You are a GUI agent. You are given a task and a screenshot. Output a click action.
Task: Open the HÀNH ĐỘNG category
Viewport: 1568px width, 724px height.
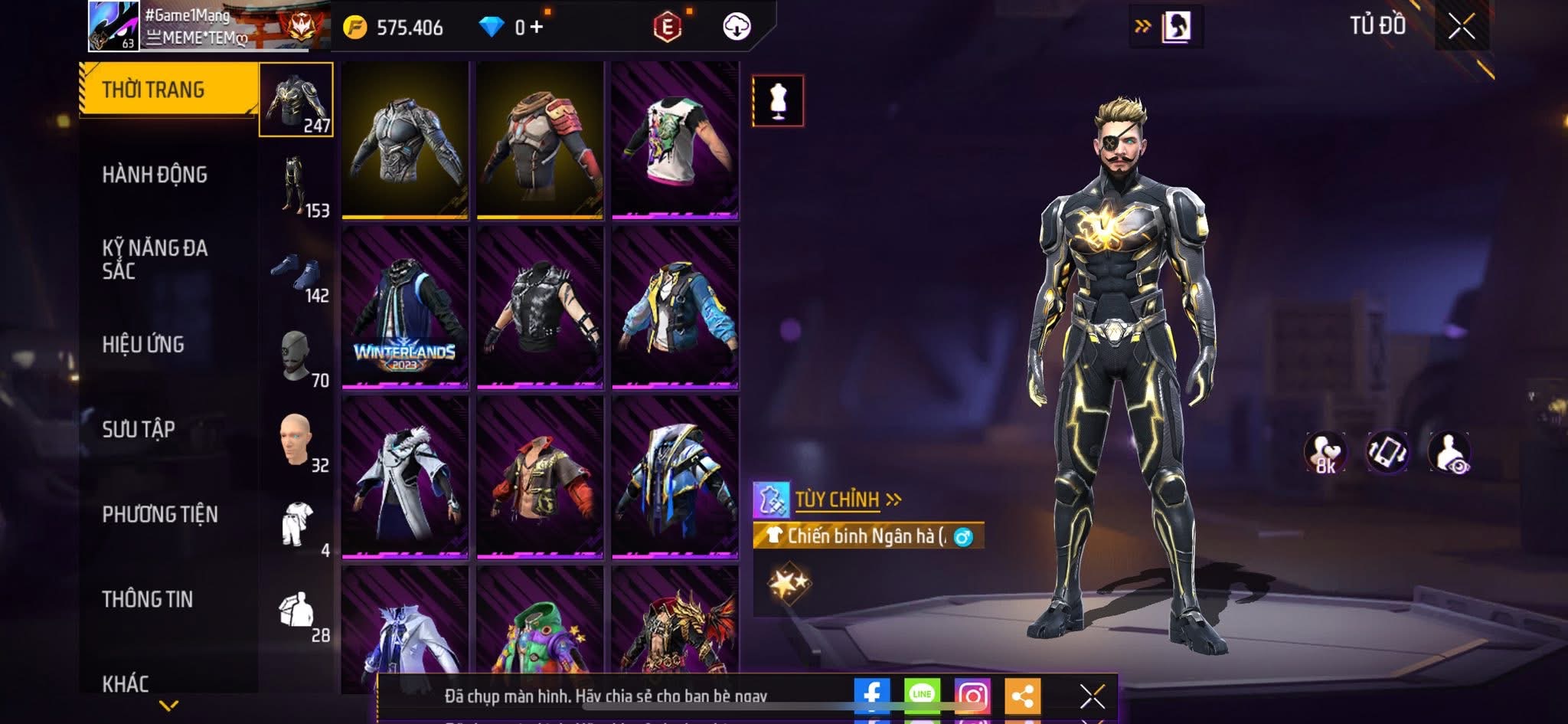click(155, 175)
